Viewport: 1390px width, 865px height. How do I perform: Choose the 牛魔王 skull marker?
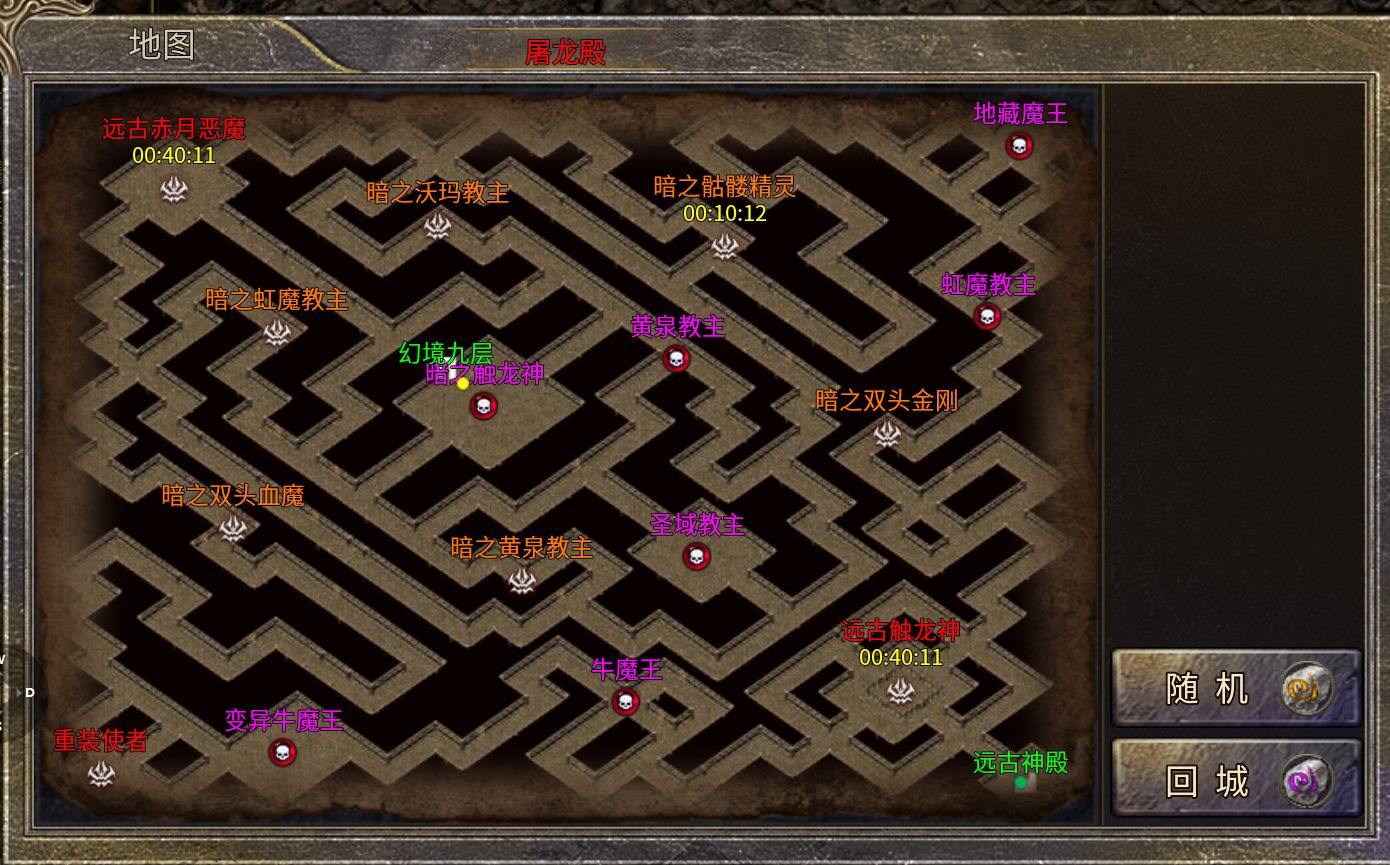(x=626, y=702)
